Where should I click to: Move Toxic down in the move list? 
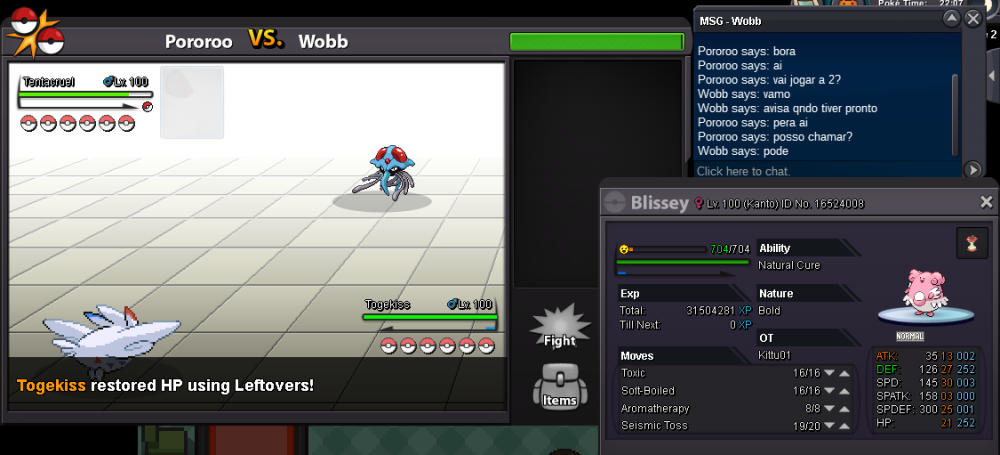tap(828, 374)
